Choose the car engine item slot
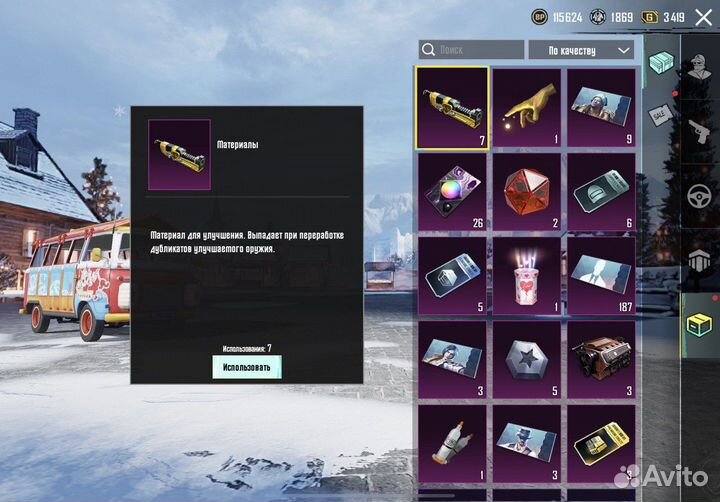Image resolution: width=720 pixels, height=502 pixels. point(602,359)
